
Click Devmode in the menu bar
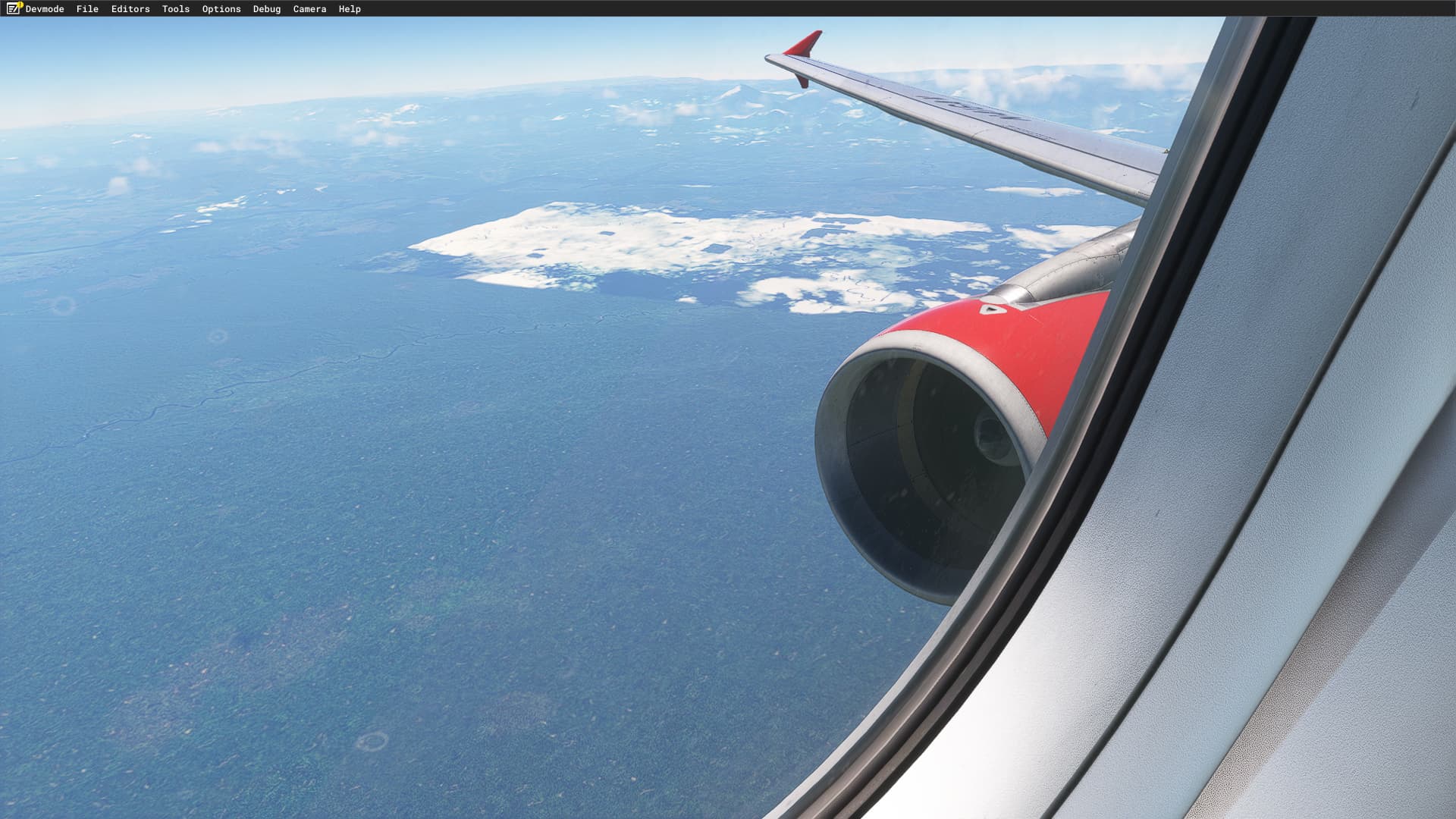pos(45,8)
